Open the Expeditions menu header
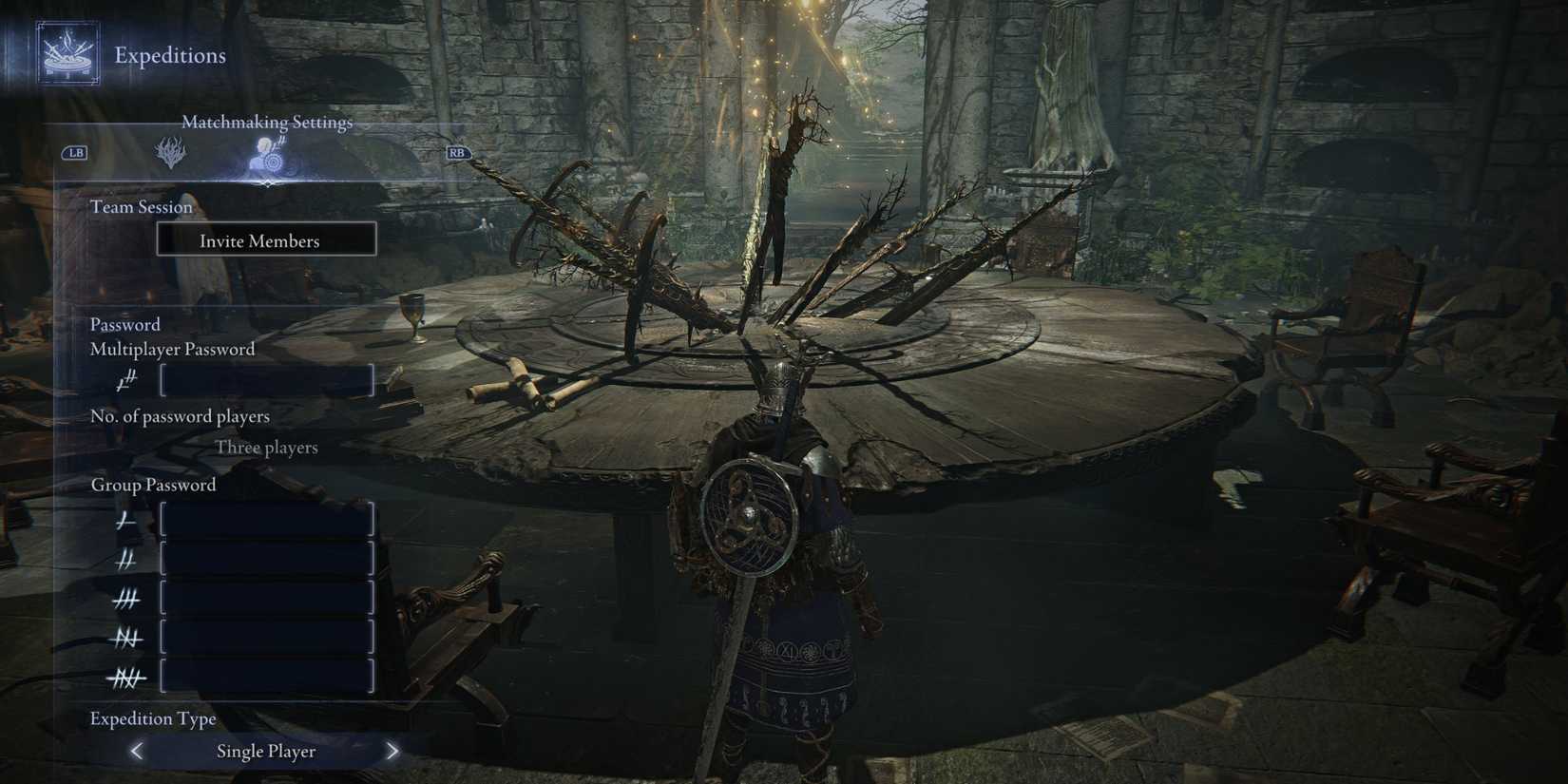The image size is (1568, 784). [169, 55]
